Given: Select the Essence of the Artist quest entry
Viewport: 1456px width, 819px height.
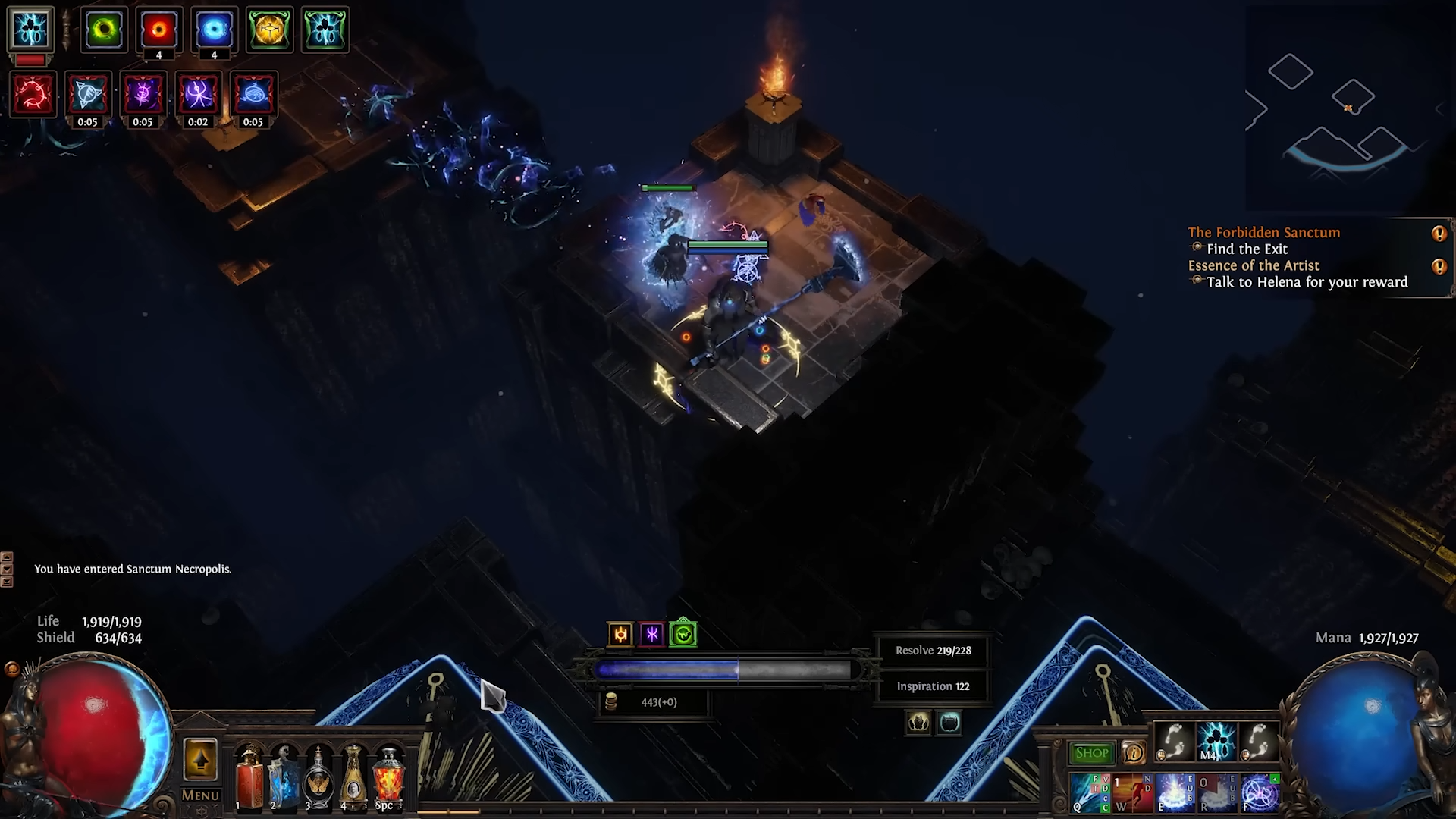Looking at the screenshot, I should pos(1254,265).
